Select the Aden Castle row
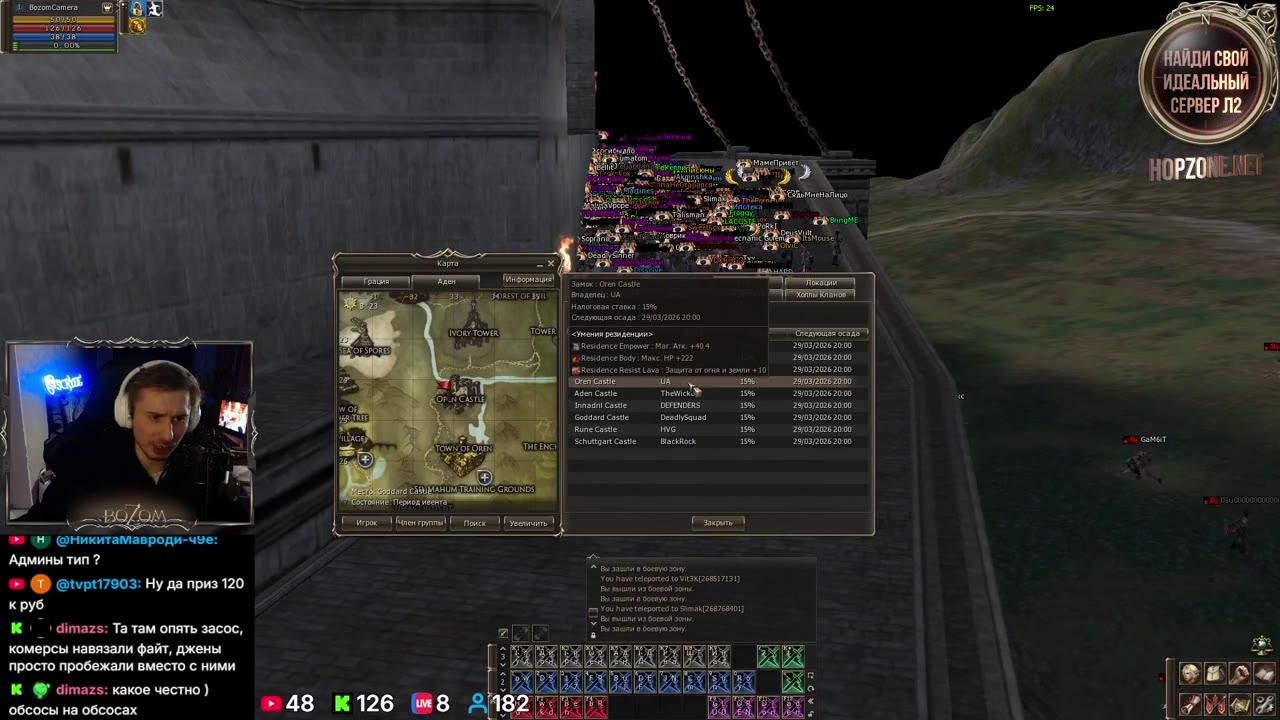The height and width of the screenshot is (720, 1280). (596, 393)
